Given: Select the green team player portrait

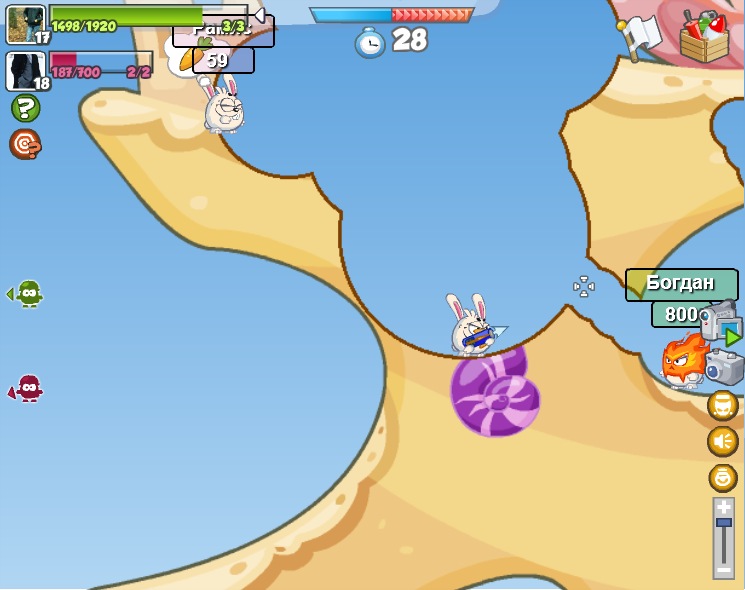Looking at the screenshot, I should coord(25,24).
